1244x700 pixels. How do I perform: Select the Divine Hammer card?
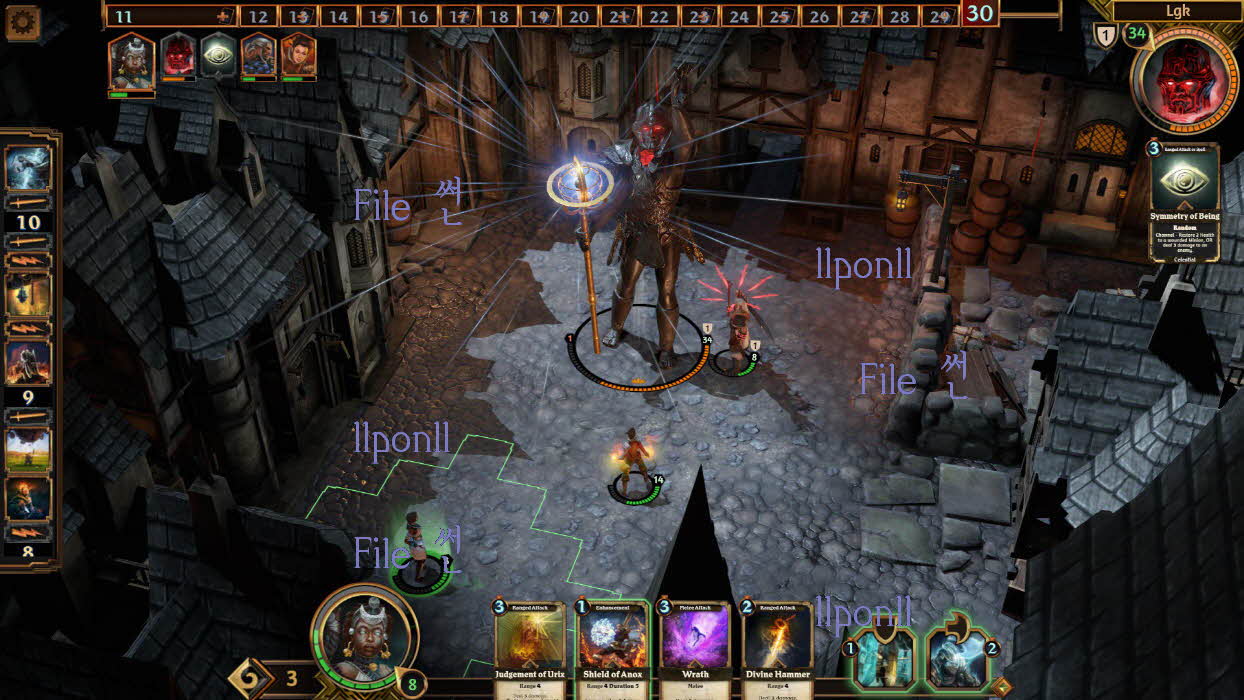pos(776,647)
